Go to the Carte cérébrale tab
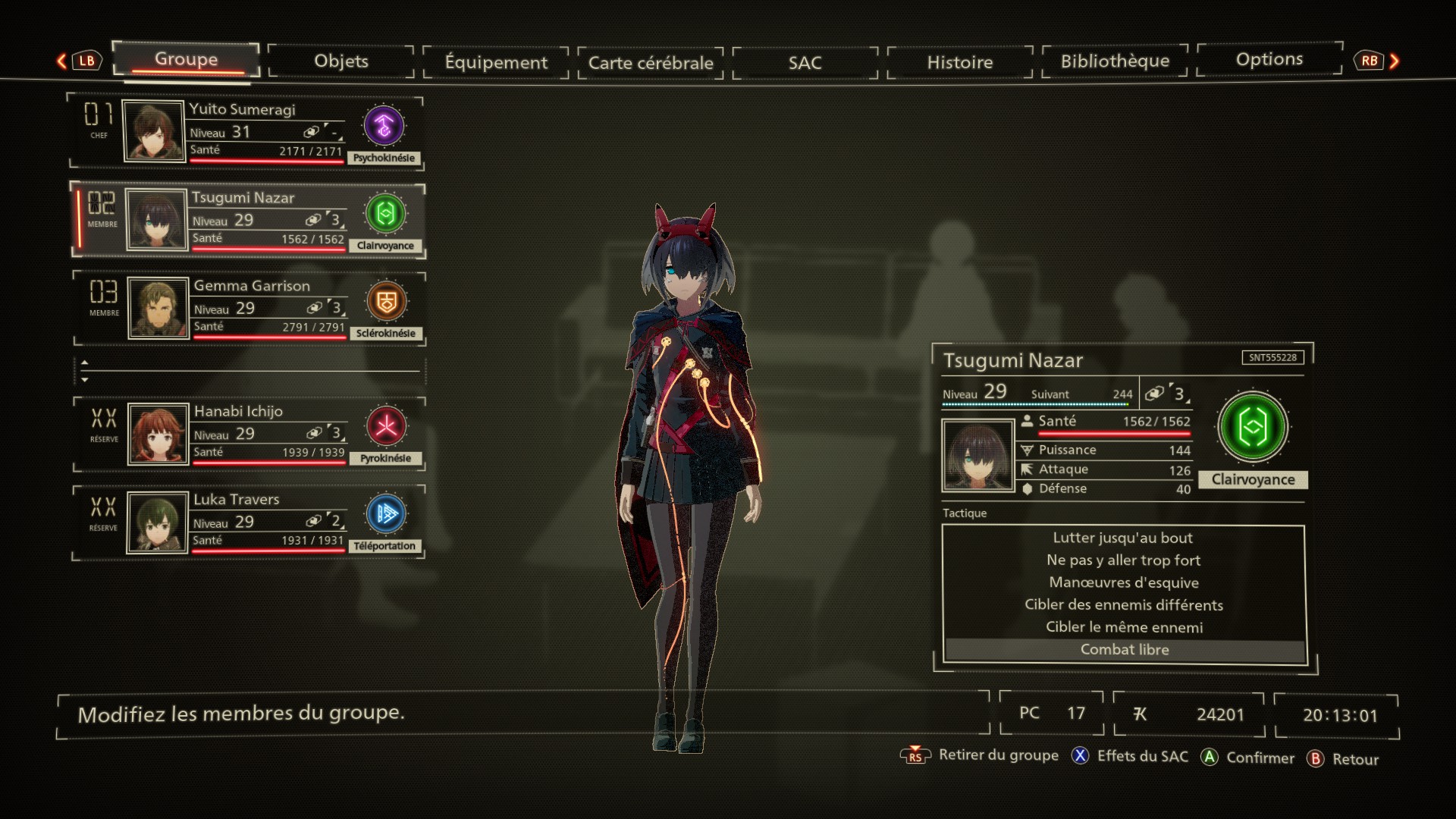The height and width of the screenshot is (819, 1456). click(x=651, y=63)
